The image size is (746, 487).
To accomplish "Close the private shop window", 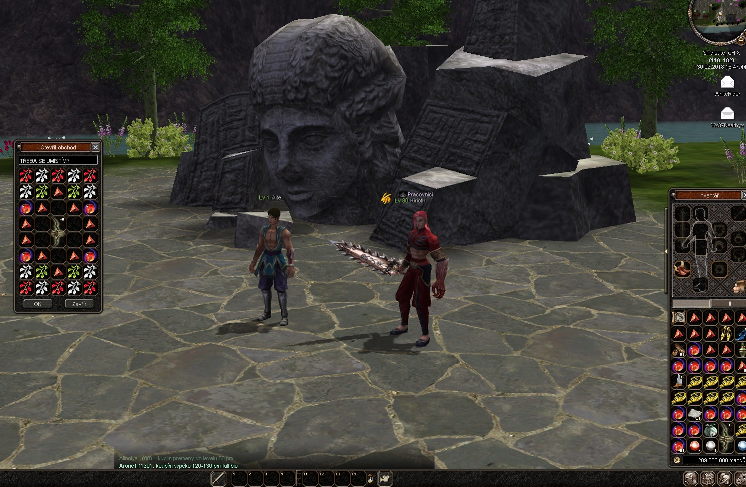I will [x=95, y=146].
